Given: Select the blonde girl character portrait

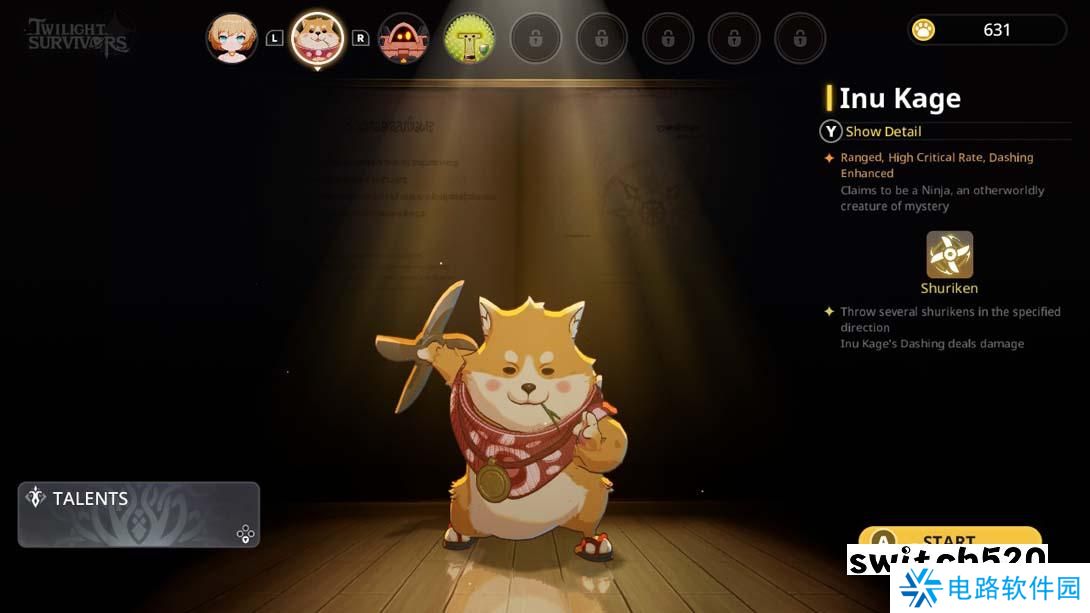Looking at the screenshot, I should pyautogui.click(x=232, y=38).
